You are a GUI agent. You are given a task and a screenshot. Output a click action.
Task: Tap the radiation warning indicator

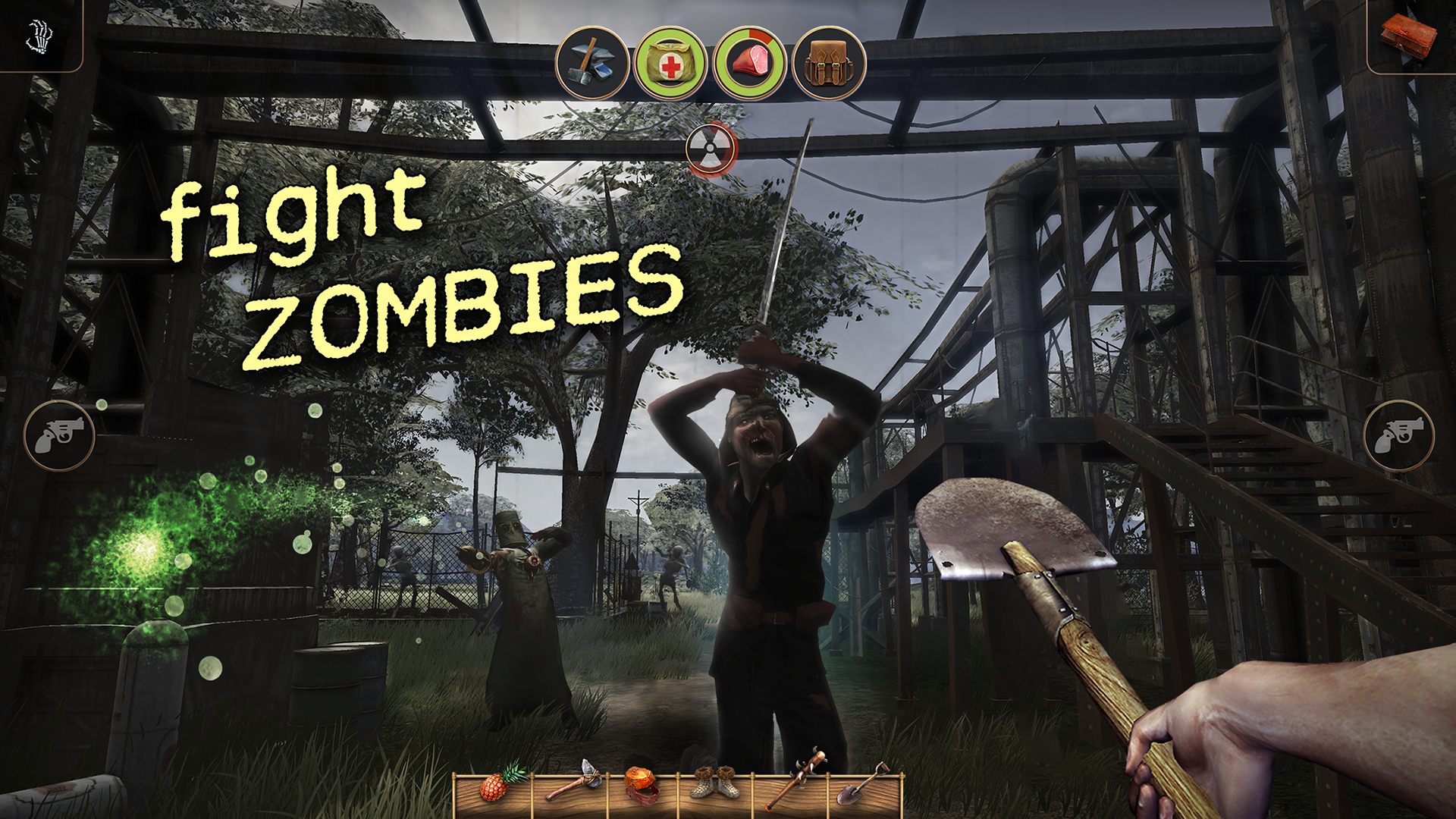click(x=711, y=149)
